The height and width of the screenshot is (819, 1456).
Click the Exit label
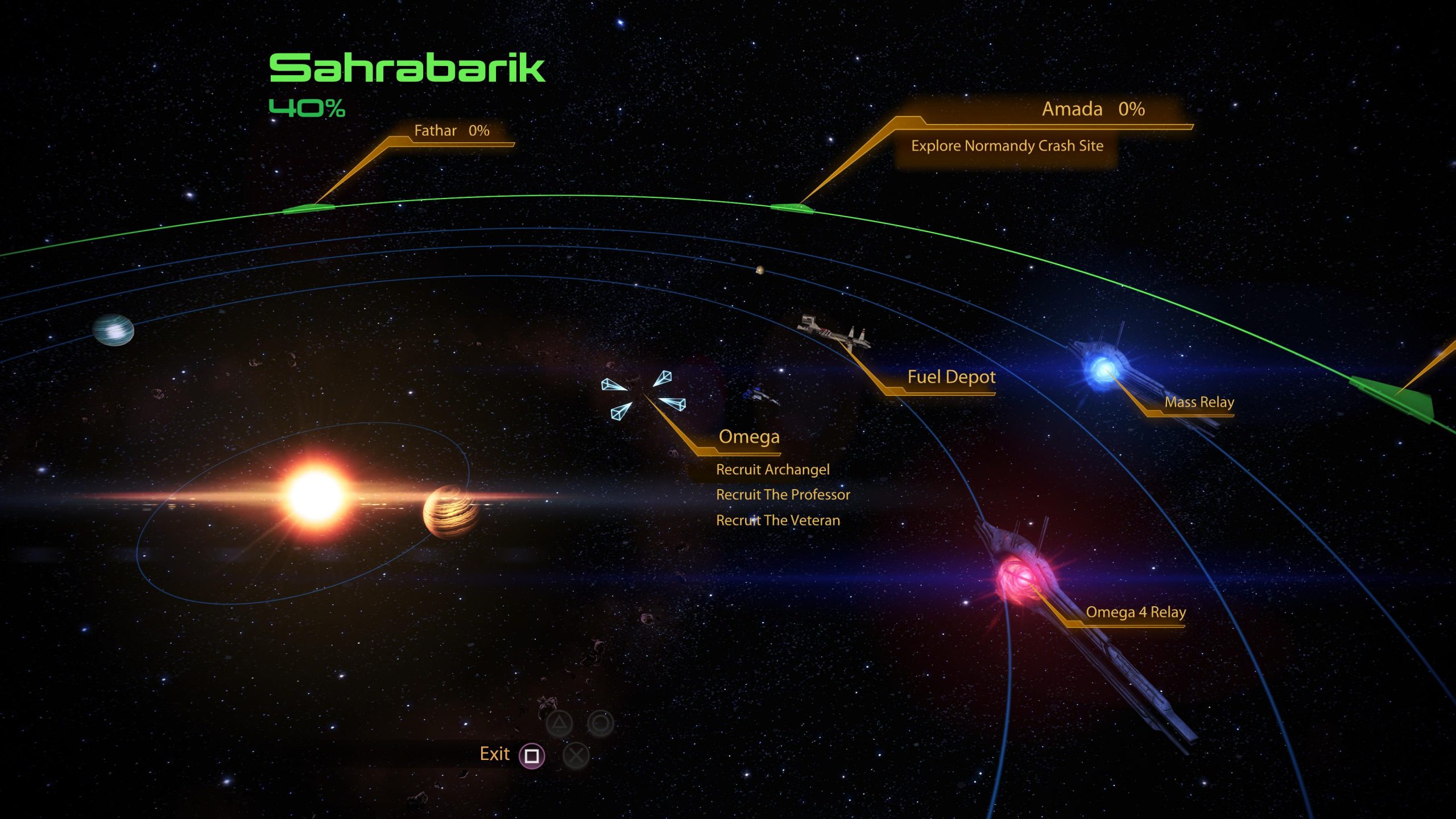click(494, 754)
